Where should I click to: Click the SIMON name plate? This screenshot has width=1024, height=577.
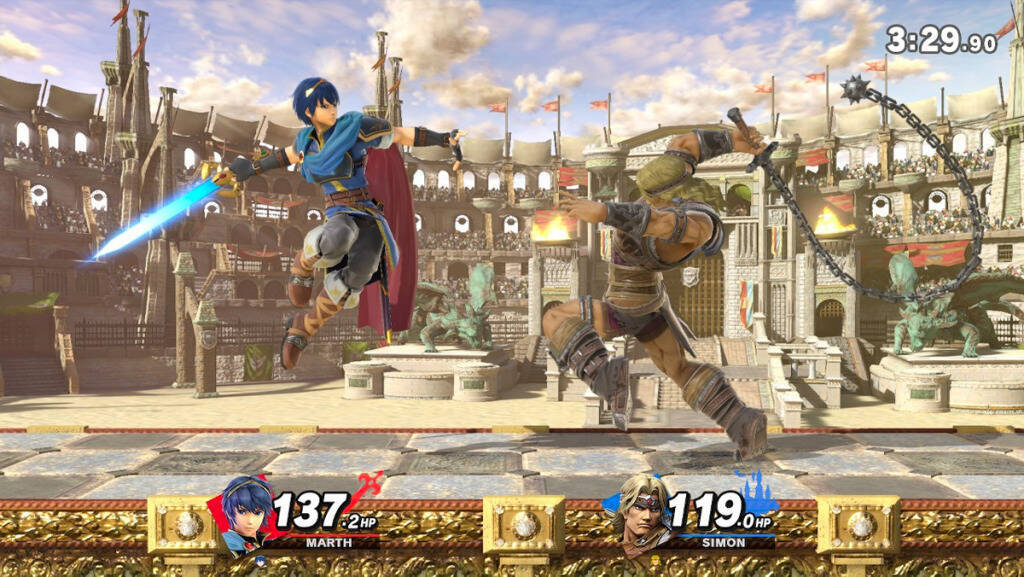tap(723, 543)
